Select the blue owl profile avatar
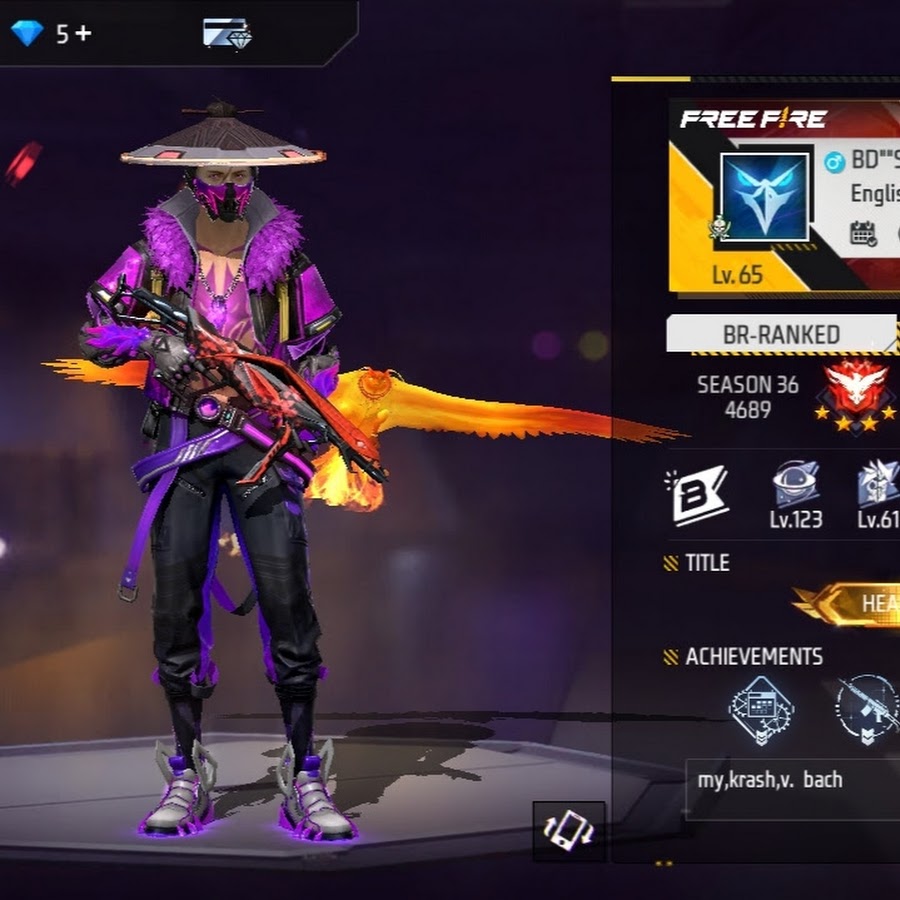Screen dimensions: 900x900 click(765, 196)
